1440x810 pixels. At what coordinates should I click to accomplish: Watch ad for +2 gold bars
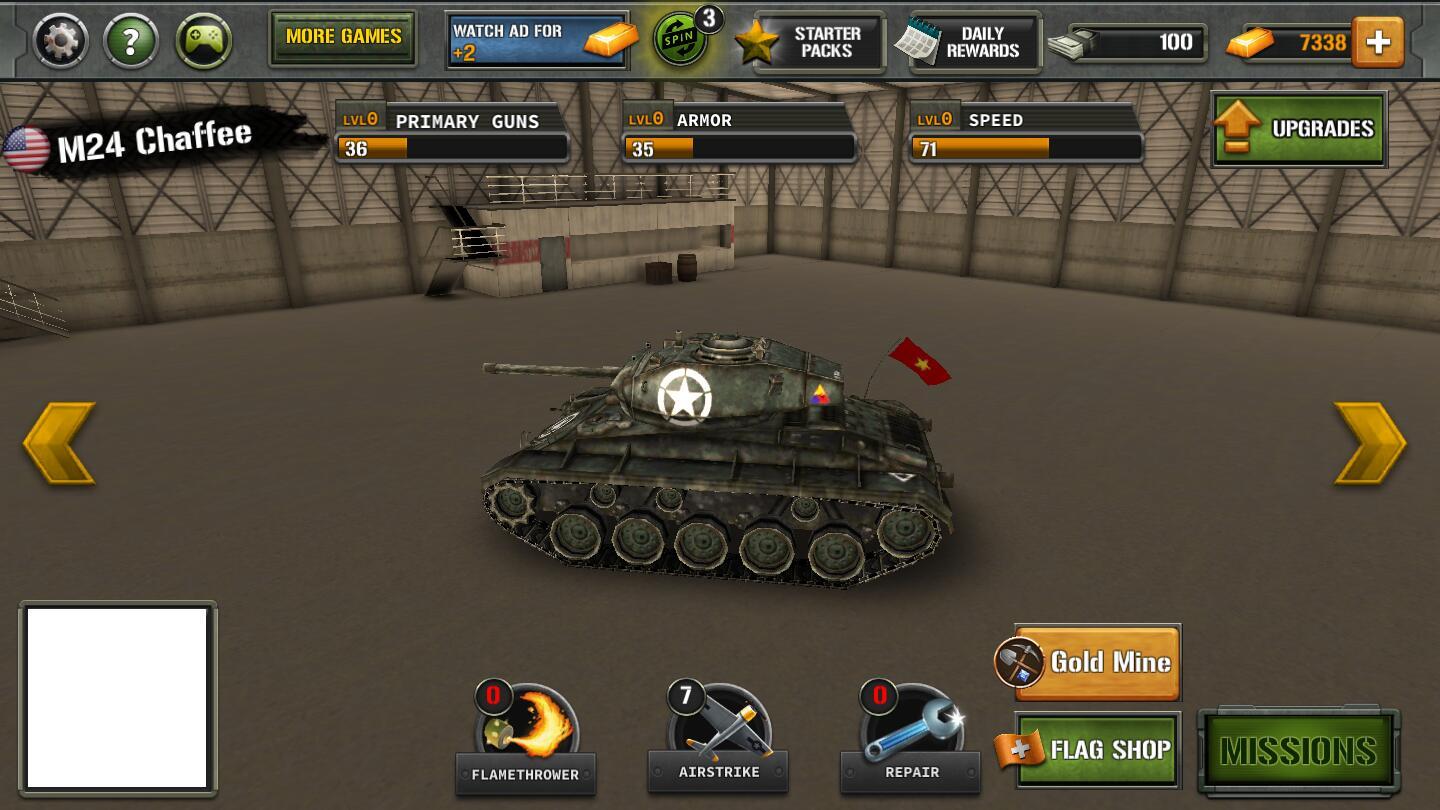point(538,41)
